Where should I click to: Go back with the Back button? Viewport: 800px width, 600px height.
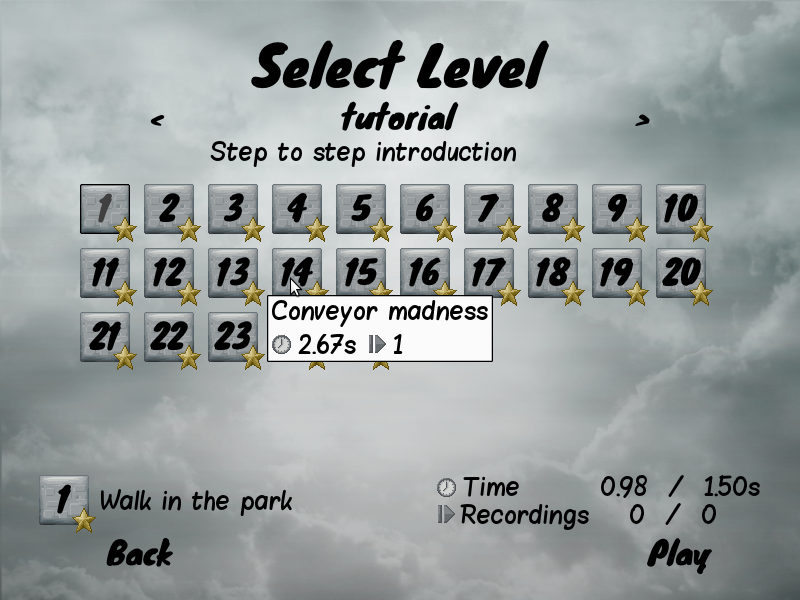pos(139,553)
